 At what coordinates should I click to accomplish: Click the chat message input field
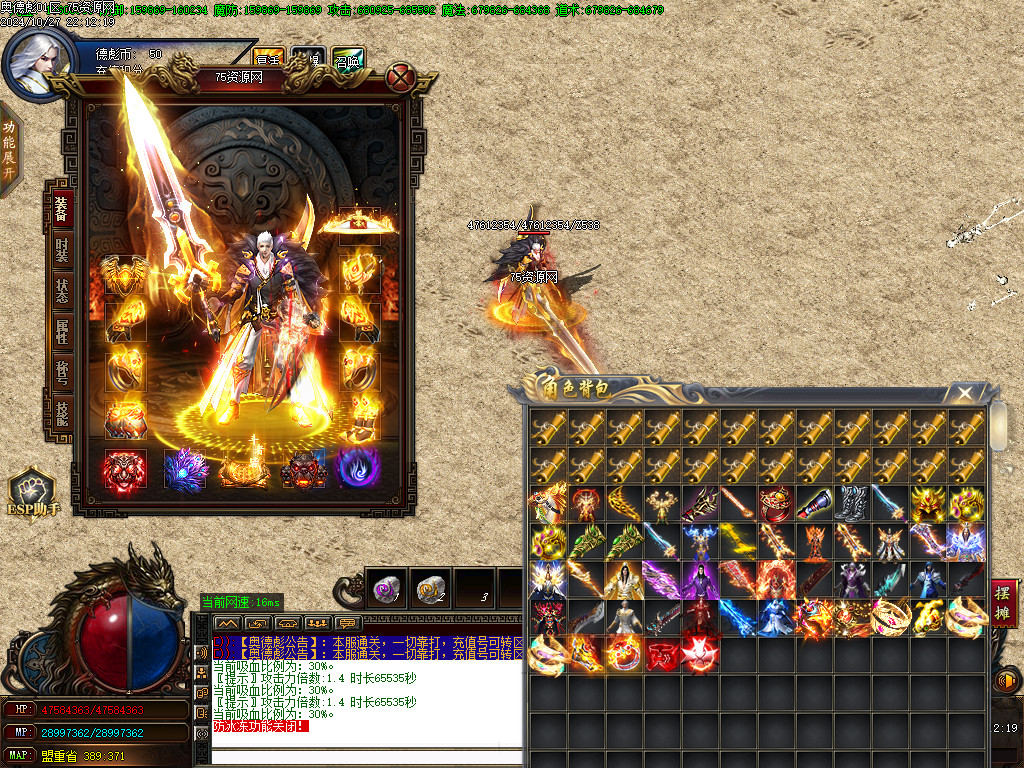366,756
